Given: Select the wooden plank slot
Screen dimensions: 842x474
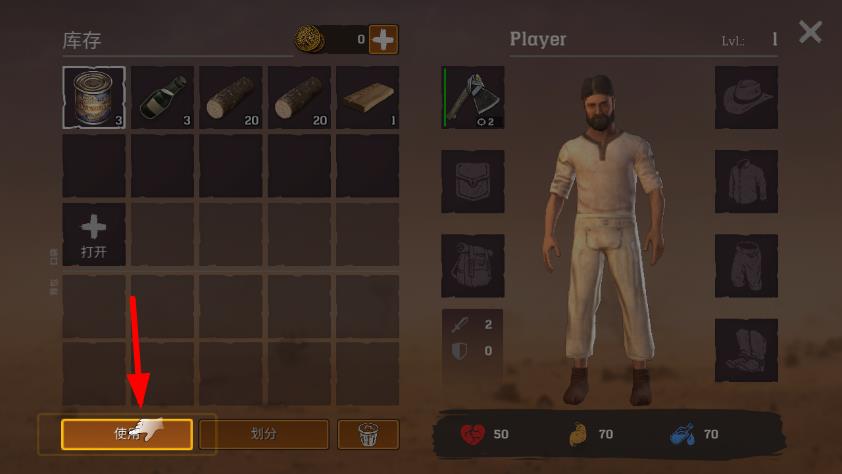Looking at the screenshot, I should click(x=367, y=98).
